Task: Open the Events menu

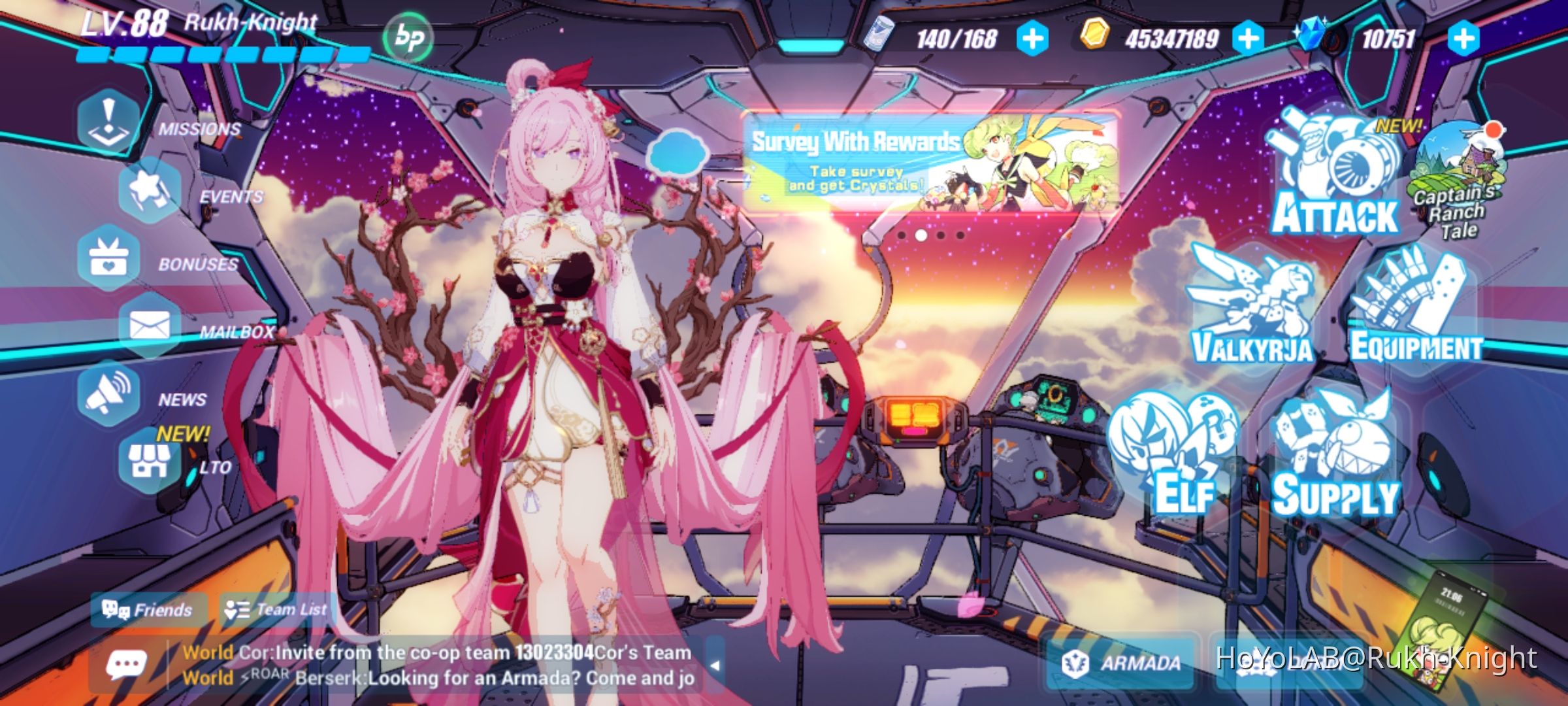Action: [150, 190]
